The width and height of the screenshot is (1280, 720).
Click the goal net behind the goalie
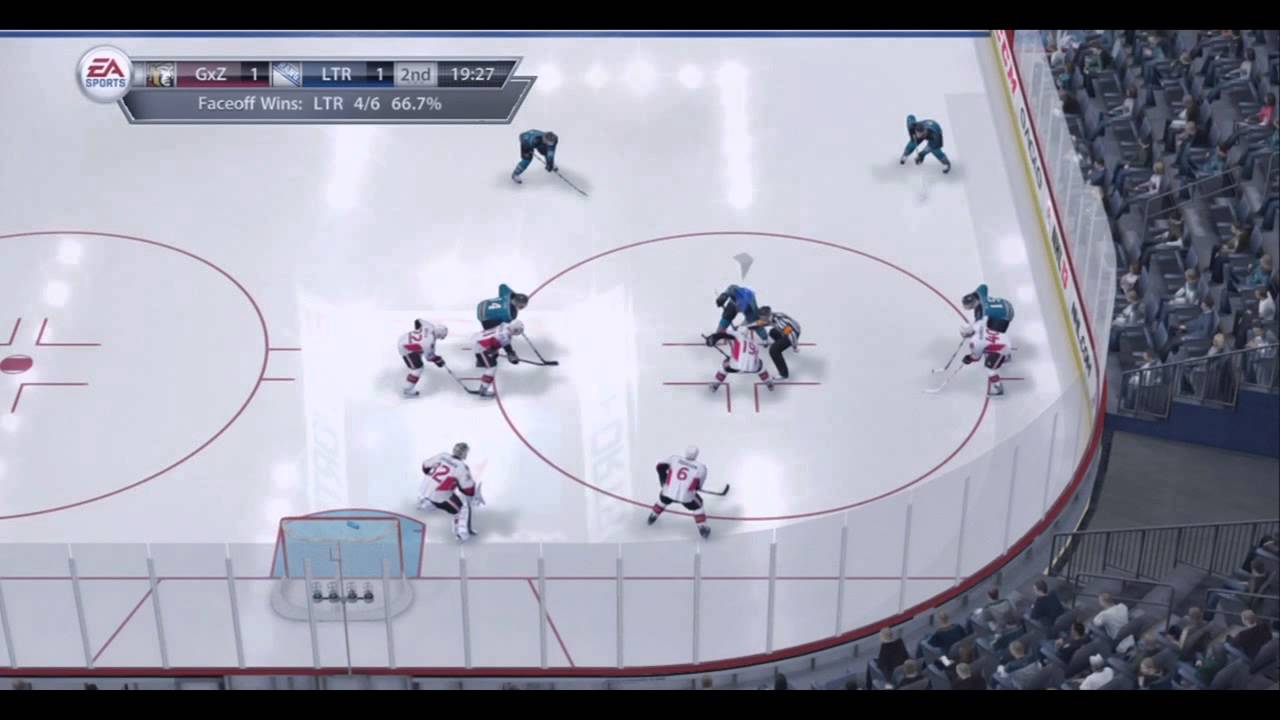click(350, 555)
